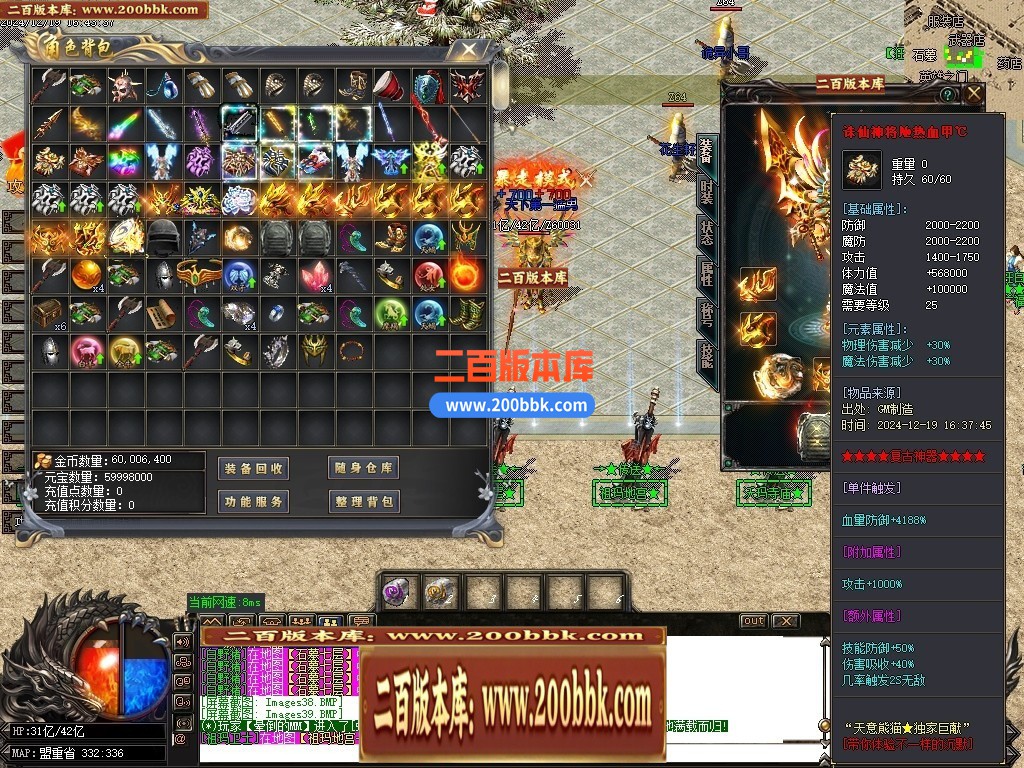Image resolution: width=1024 pixels, height=768 pixels.
Task: Switch to the 称号 title tab
Action: tap(706, 314)
